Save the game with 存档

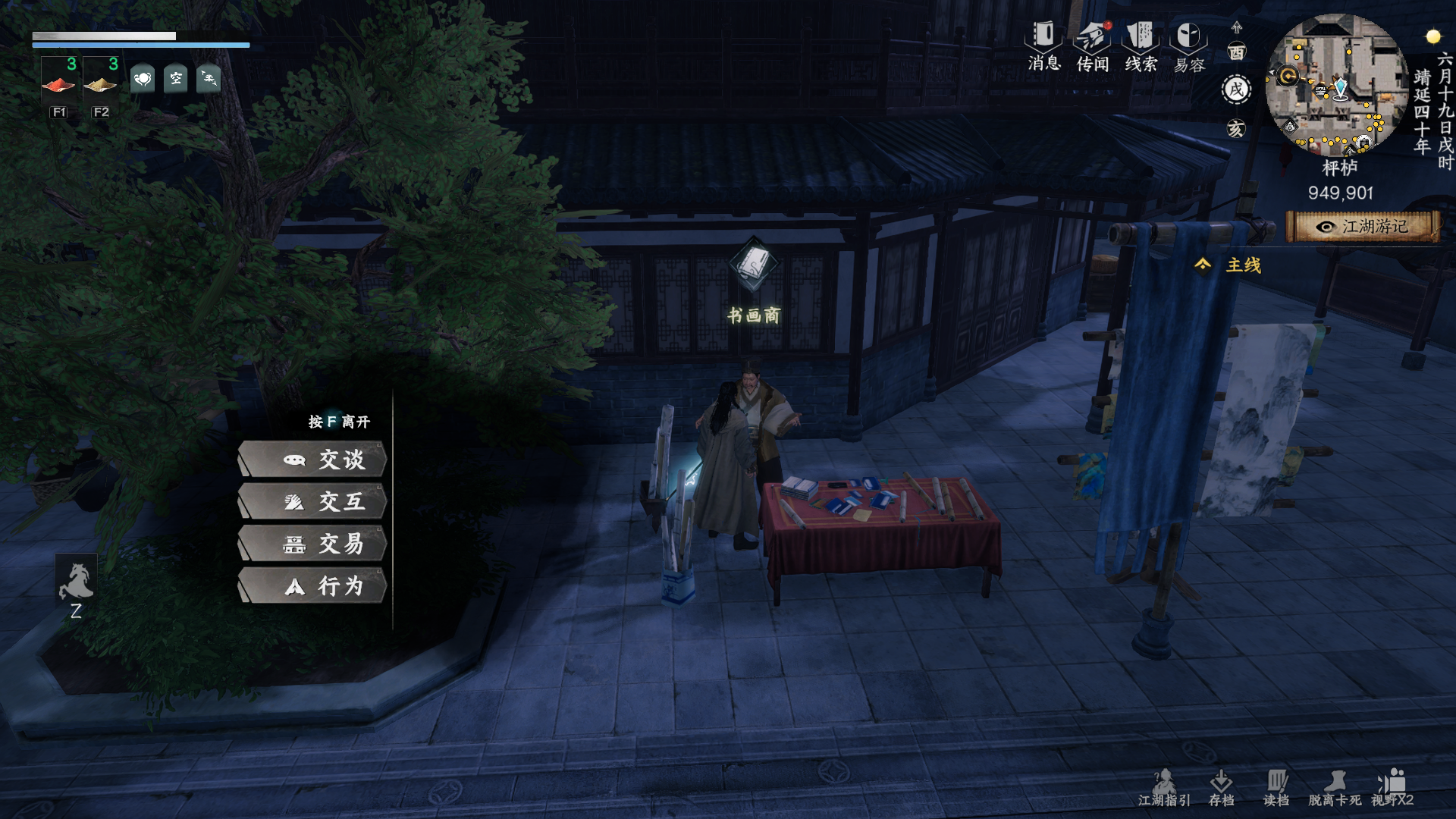[x=1221, y=788]
